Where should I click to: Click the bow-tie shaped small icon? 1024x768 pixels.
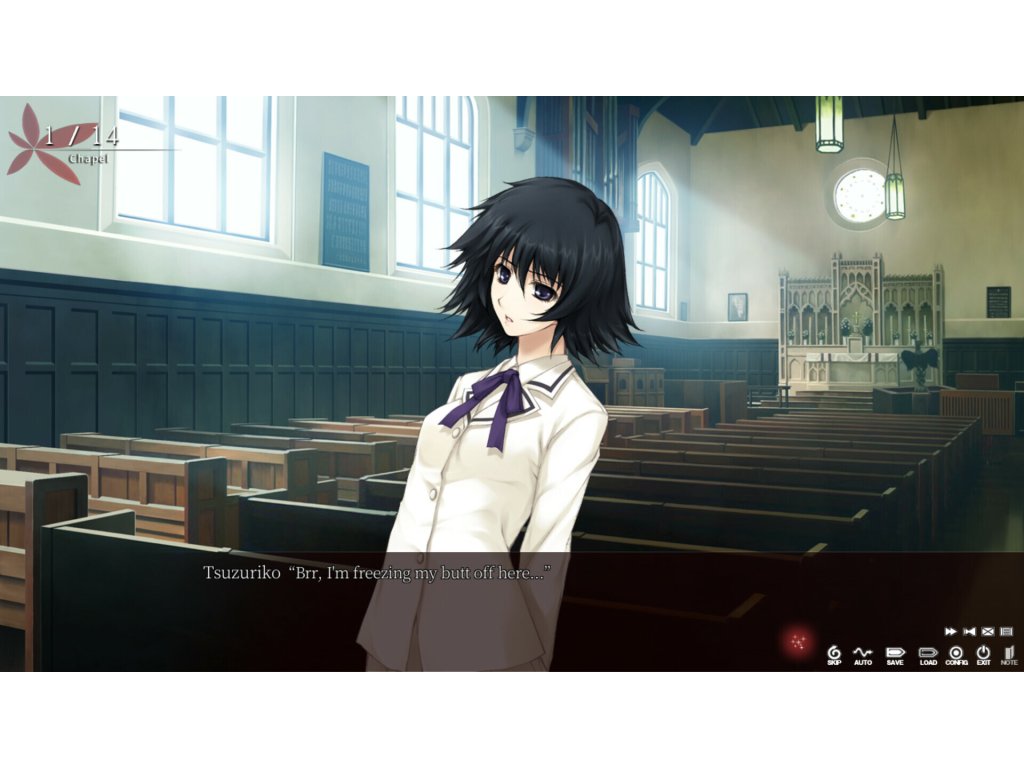[969, 632]
